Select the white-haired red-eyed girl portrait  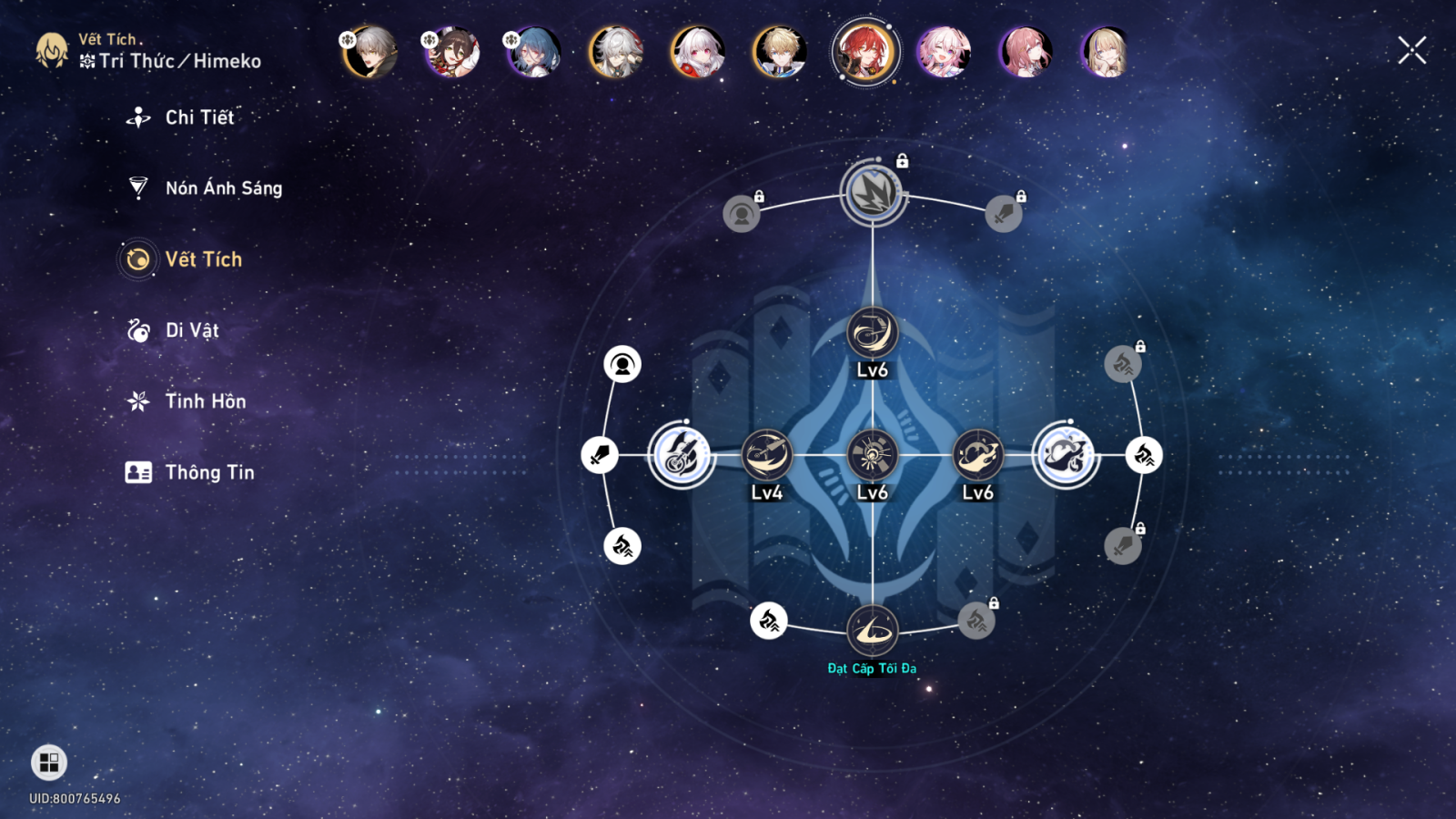click(698, 52)
